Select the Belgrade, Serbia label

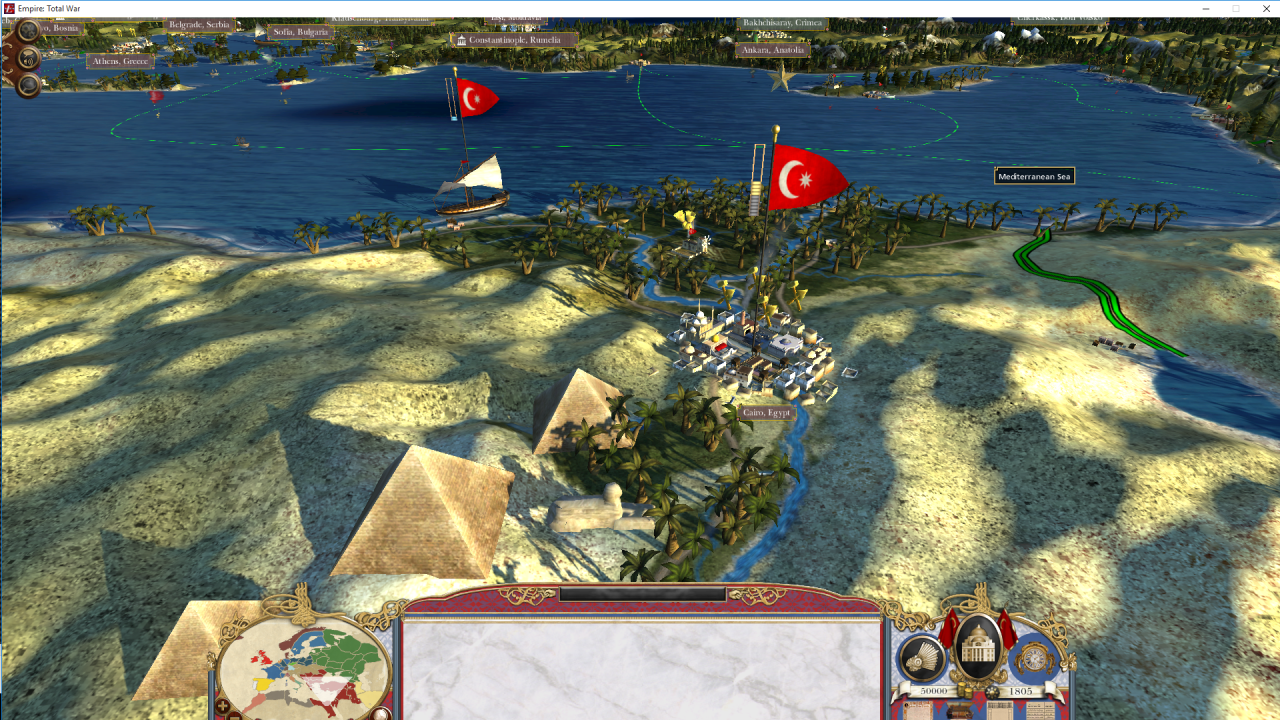click(200, 24)
